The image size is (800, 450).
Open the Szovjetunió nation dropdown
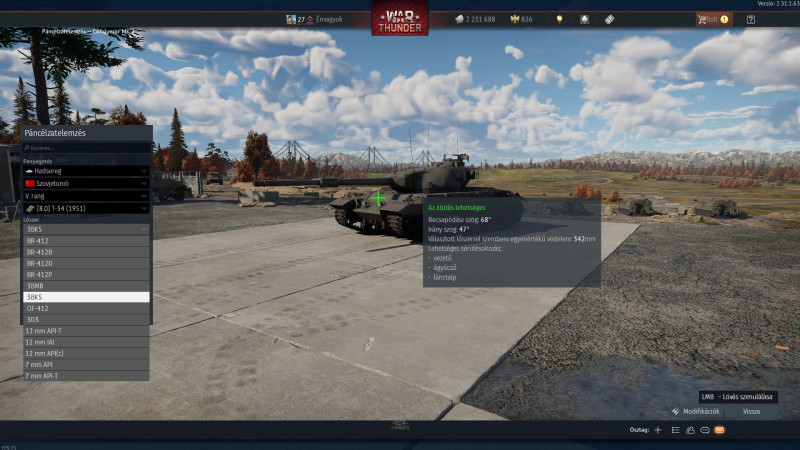(x=86, y=184)
